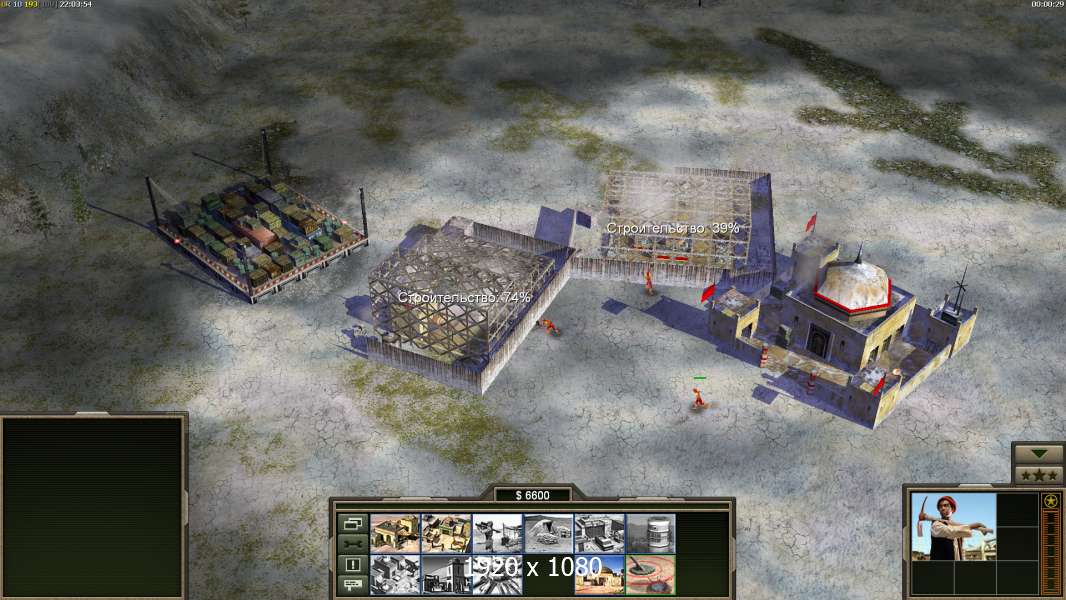Viewport: 1066px width, 600px height.
Task: Select the colored domed command building icon
Action: coord(599,574)
